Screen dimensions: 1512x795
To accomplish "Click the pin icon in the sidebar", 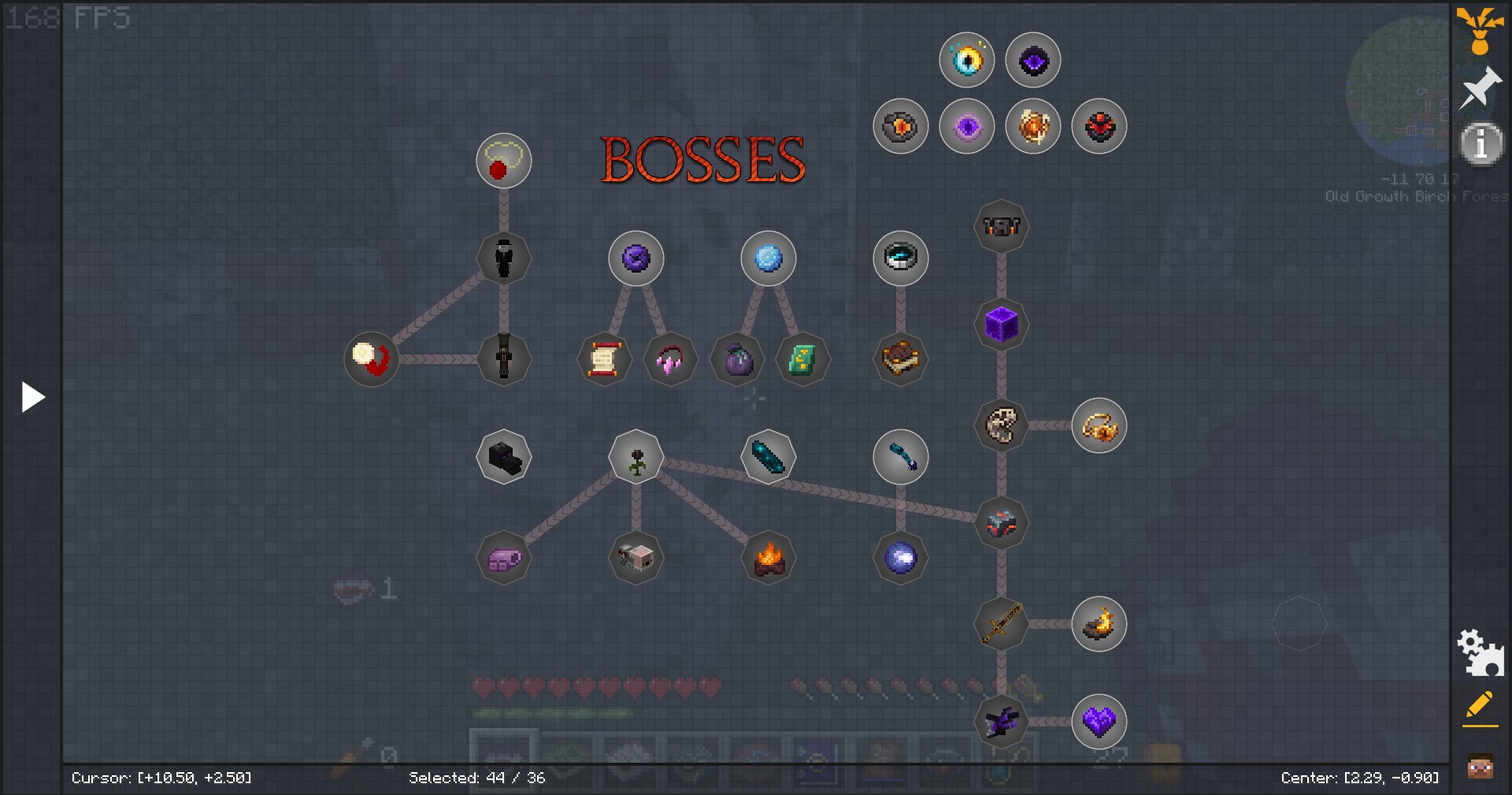I will pyautogui.click(x=1480, y=87).
